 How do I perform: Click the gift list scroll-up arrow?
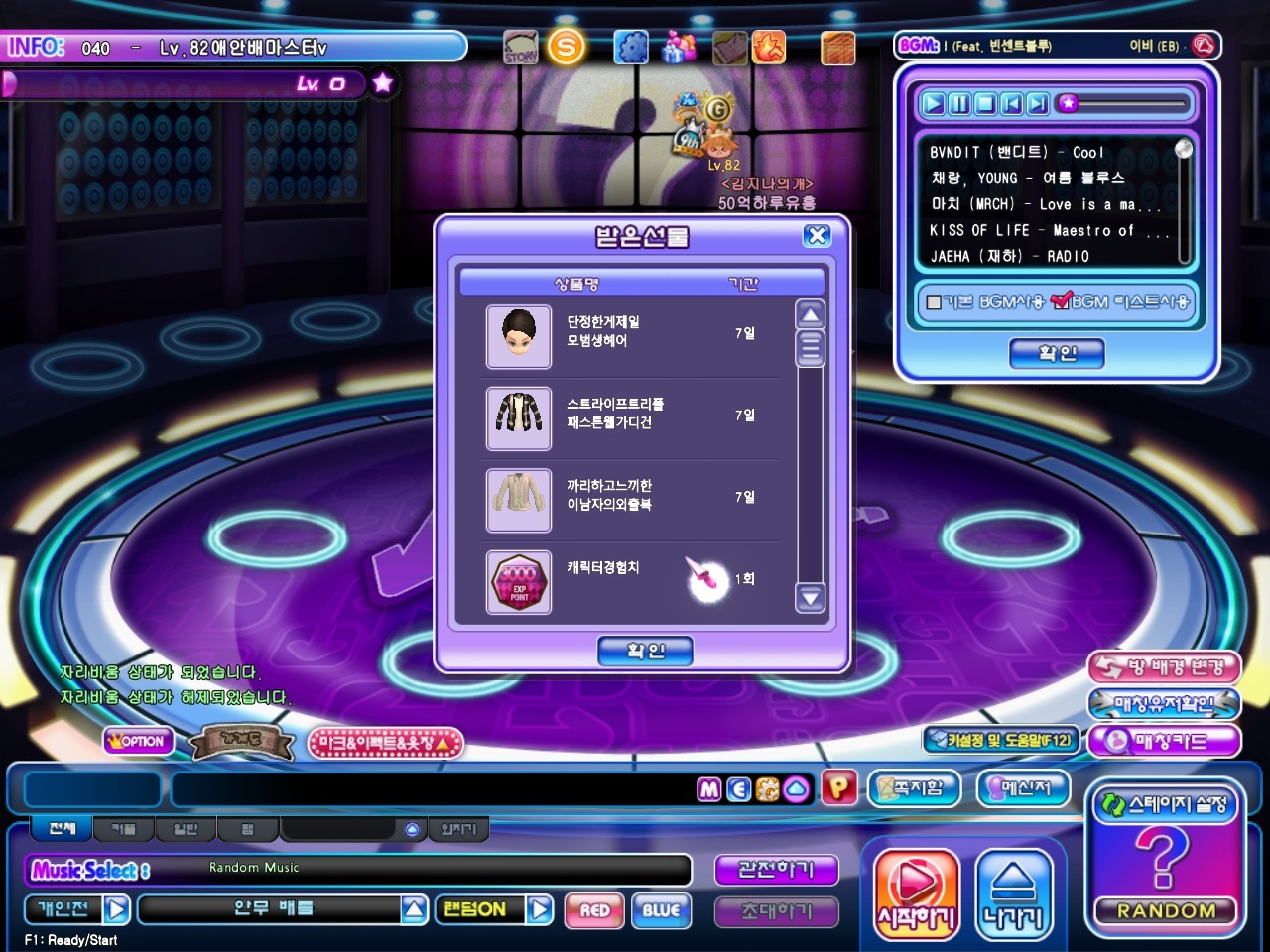pos(811,315)
